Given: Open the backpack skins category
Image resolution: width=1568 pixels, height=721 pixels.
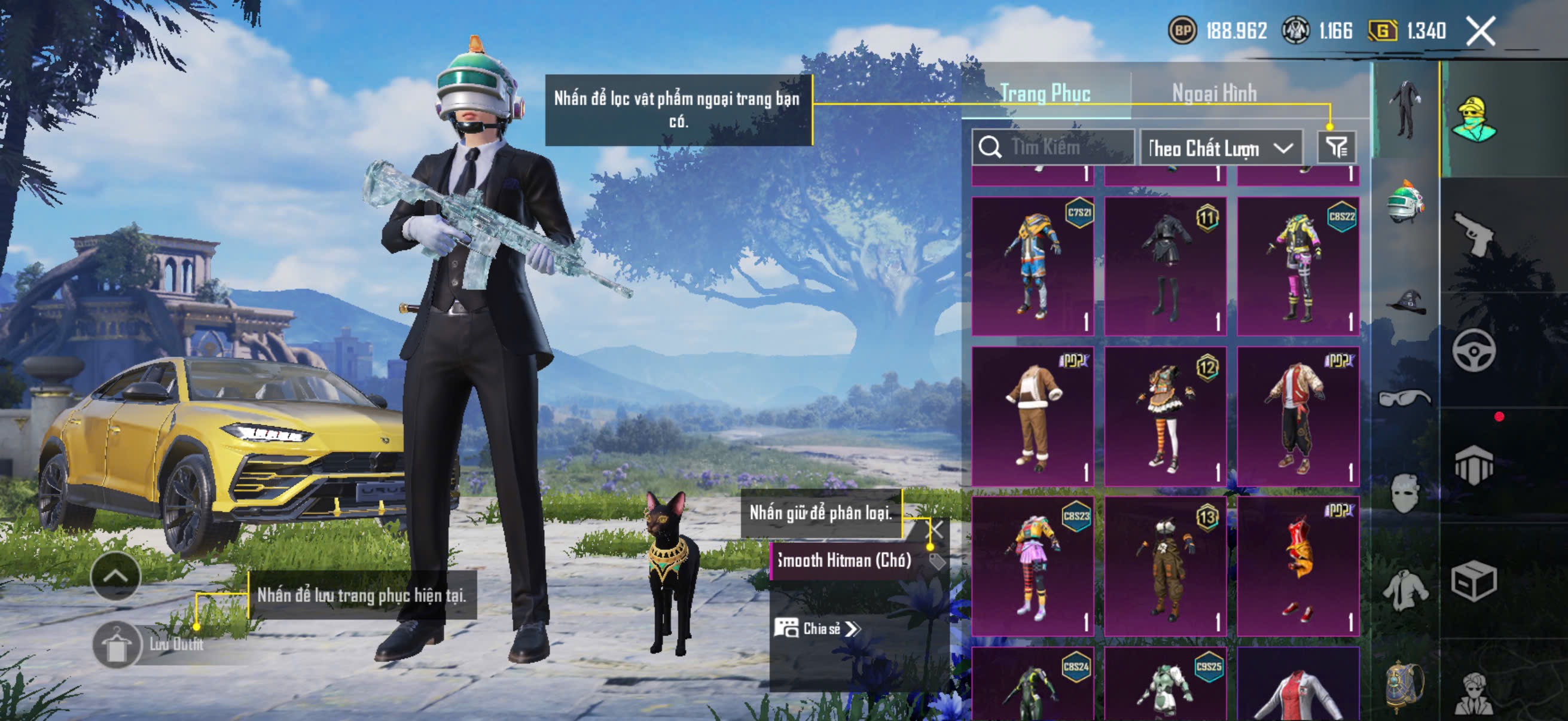Looking at the screenshot, I should pos(1405,686).
